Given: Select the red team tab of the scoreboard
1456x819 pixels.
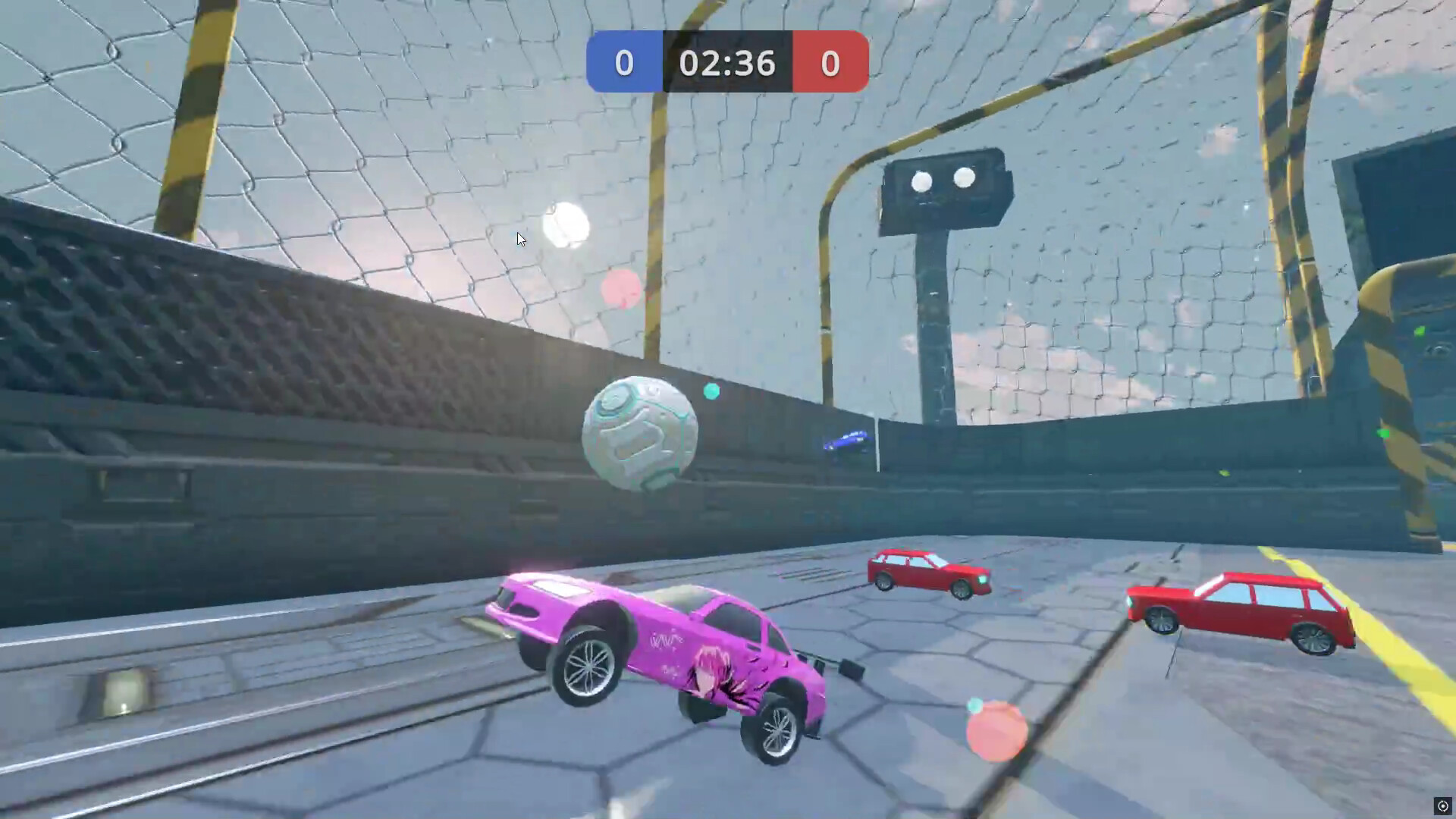Looking at the screenshot, I should [x=830, y=64].
